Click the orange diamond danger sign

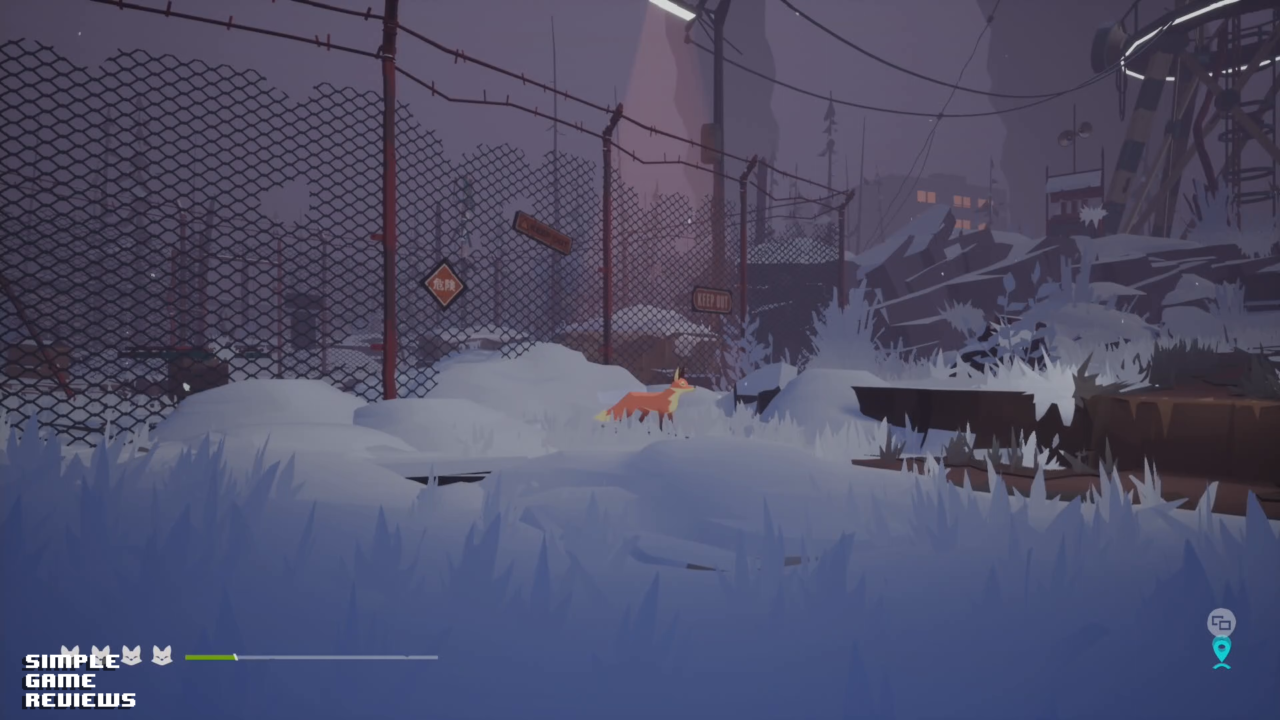coord(443,285)
